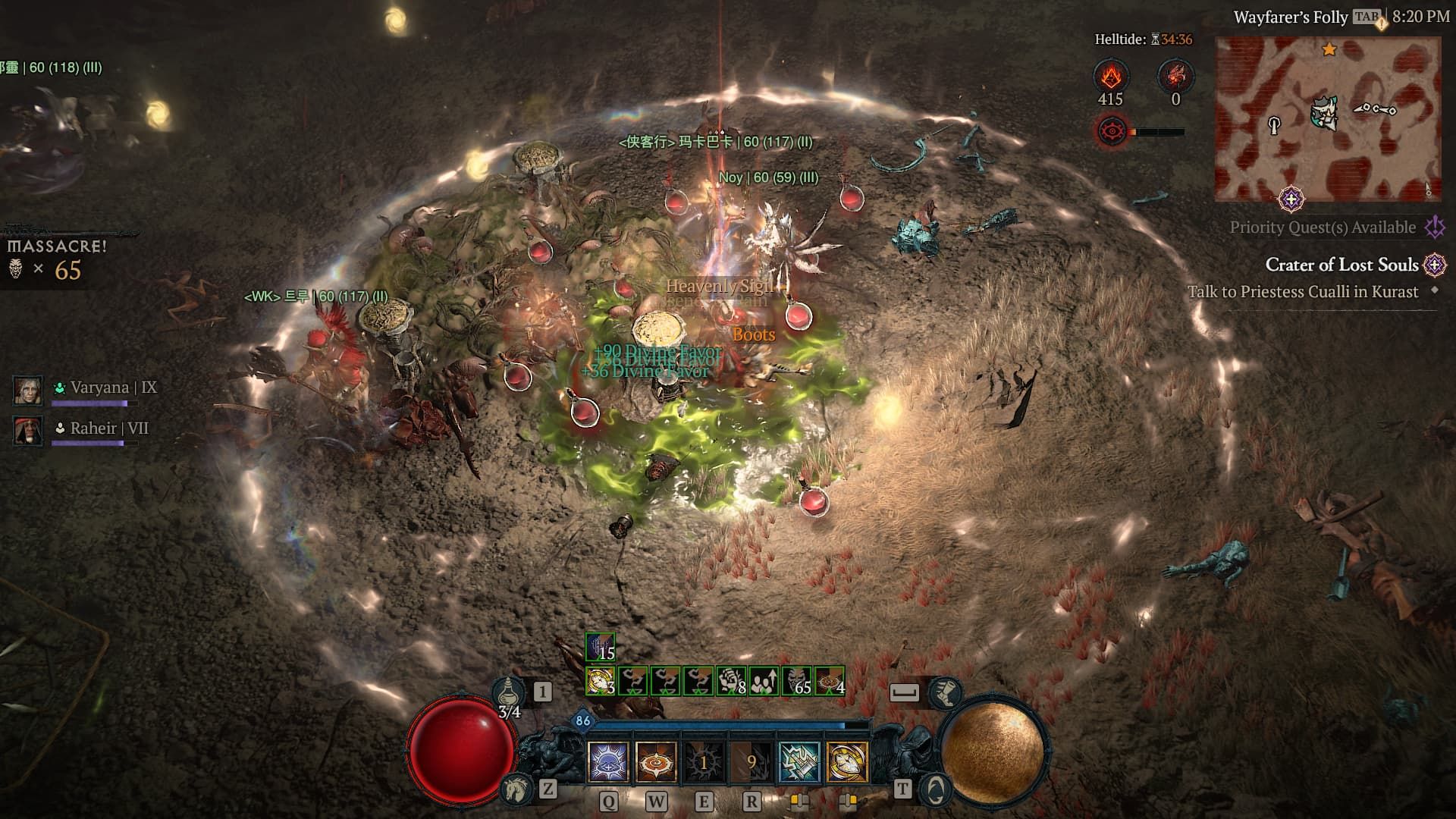The width and height of the screenshot is (1456, 819).
Task: Use the healing potion flask icon
Action: (507, 693)
